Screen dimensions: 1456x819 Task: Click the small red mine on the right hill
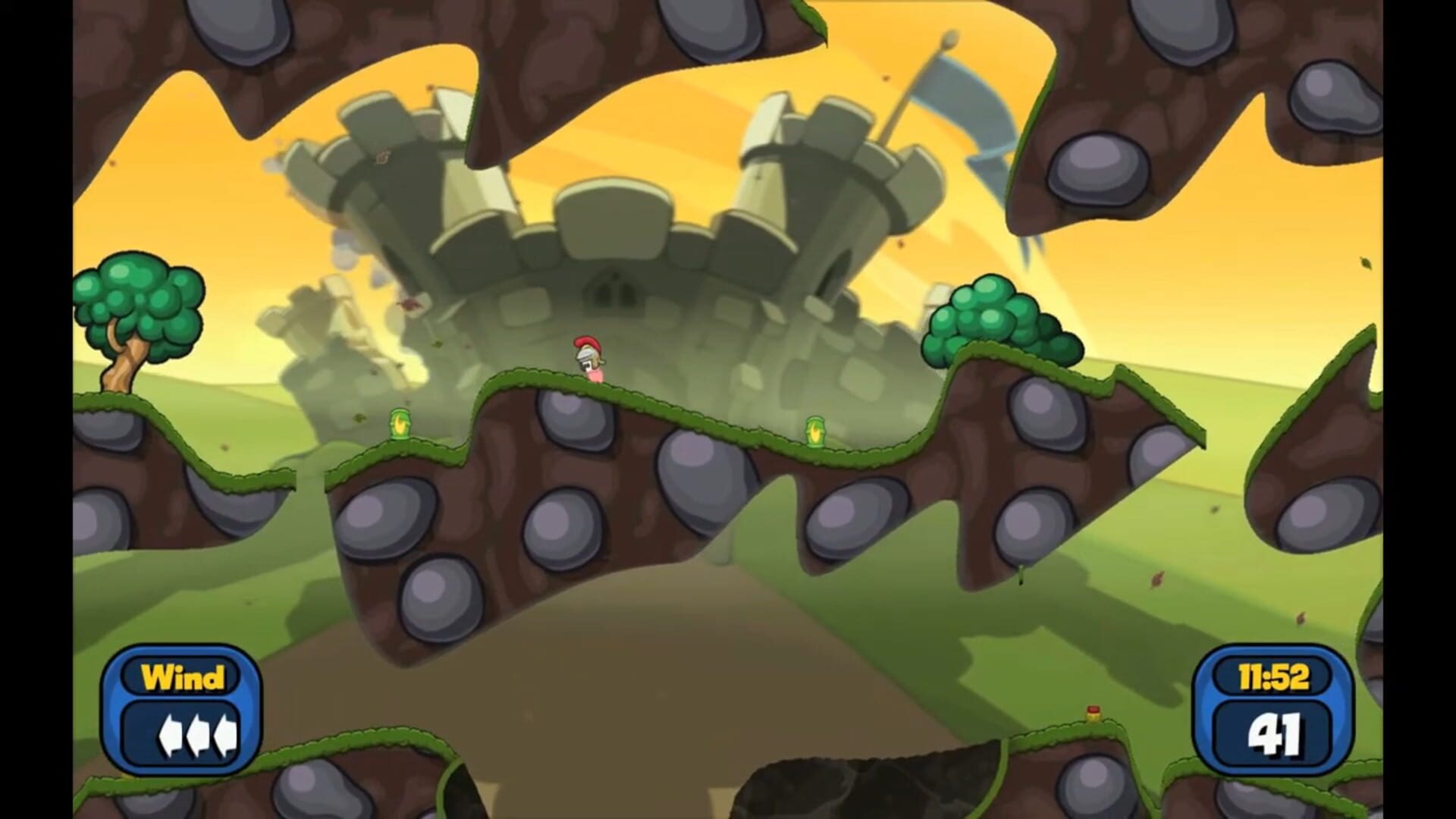[1093, 713]
